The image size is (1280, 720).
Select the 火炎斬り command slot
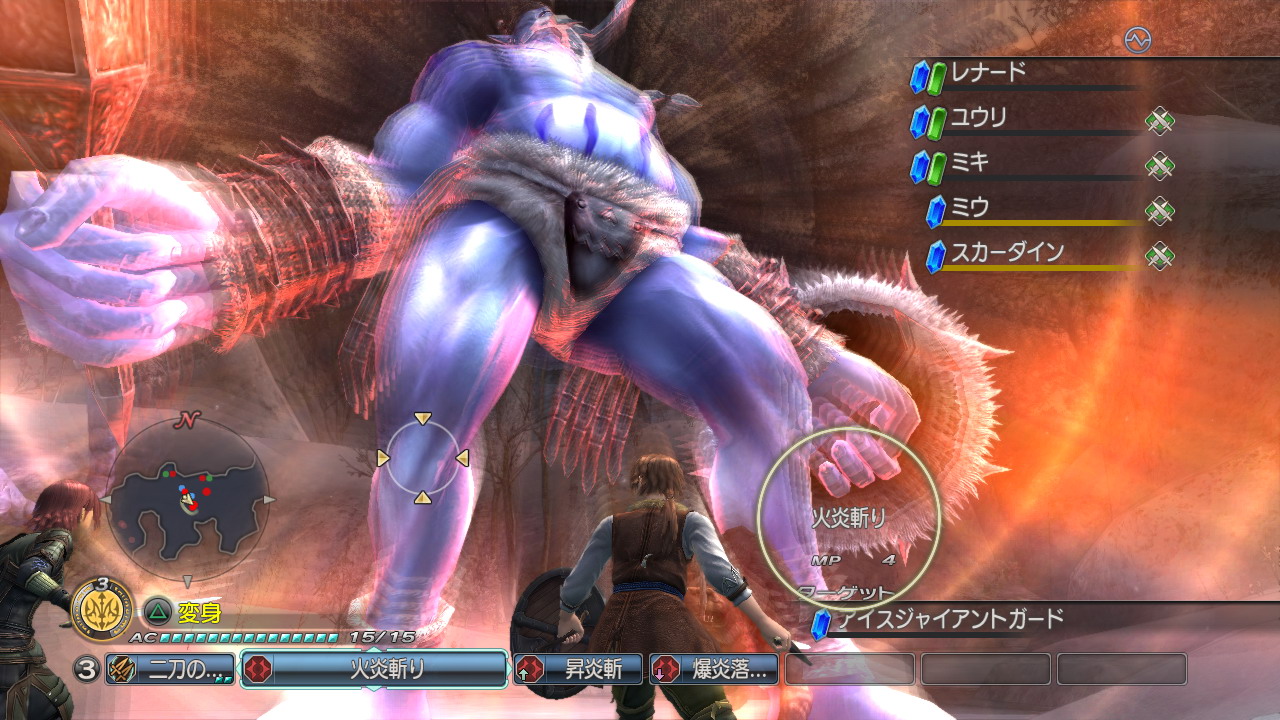pyautogui.click(x=374, y=669)
